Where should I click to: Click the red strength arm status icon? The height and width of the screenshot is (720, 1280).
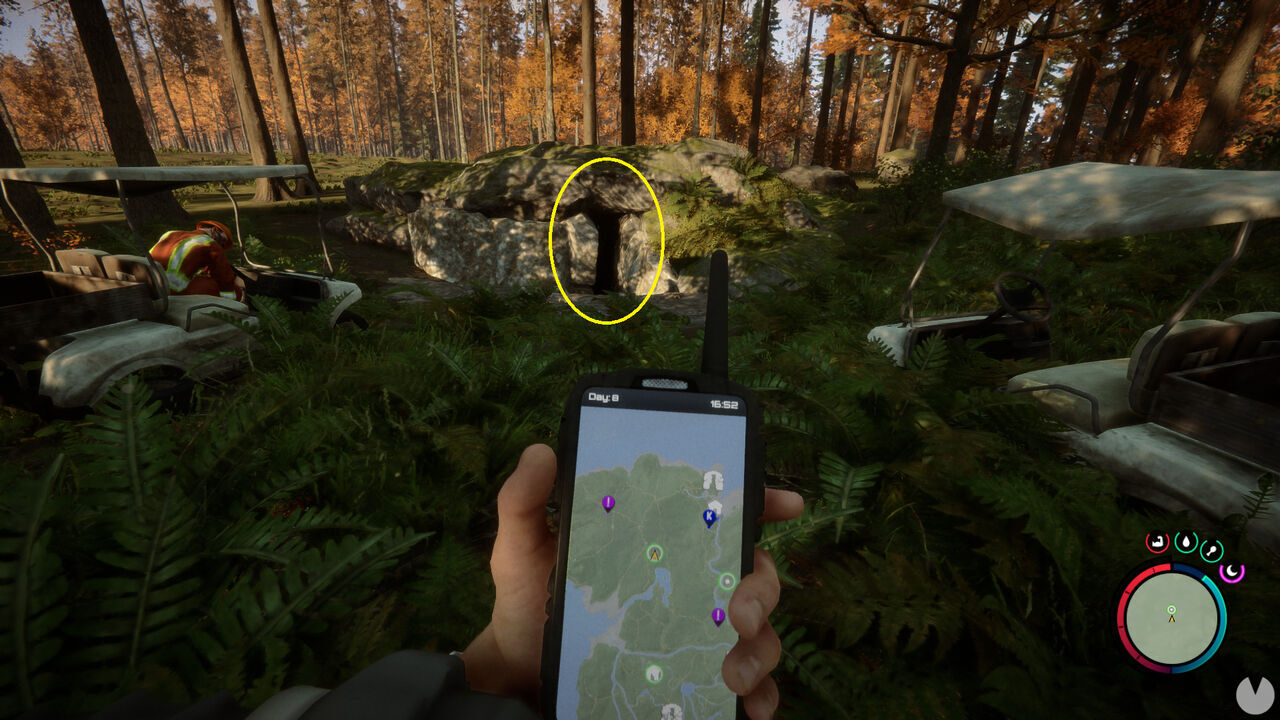(x=1157, y=542)
